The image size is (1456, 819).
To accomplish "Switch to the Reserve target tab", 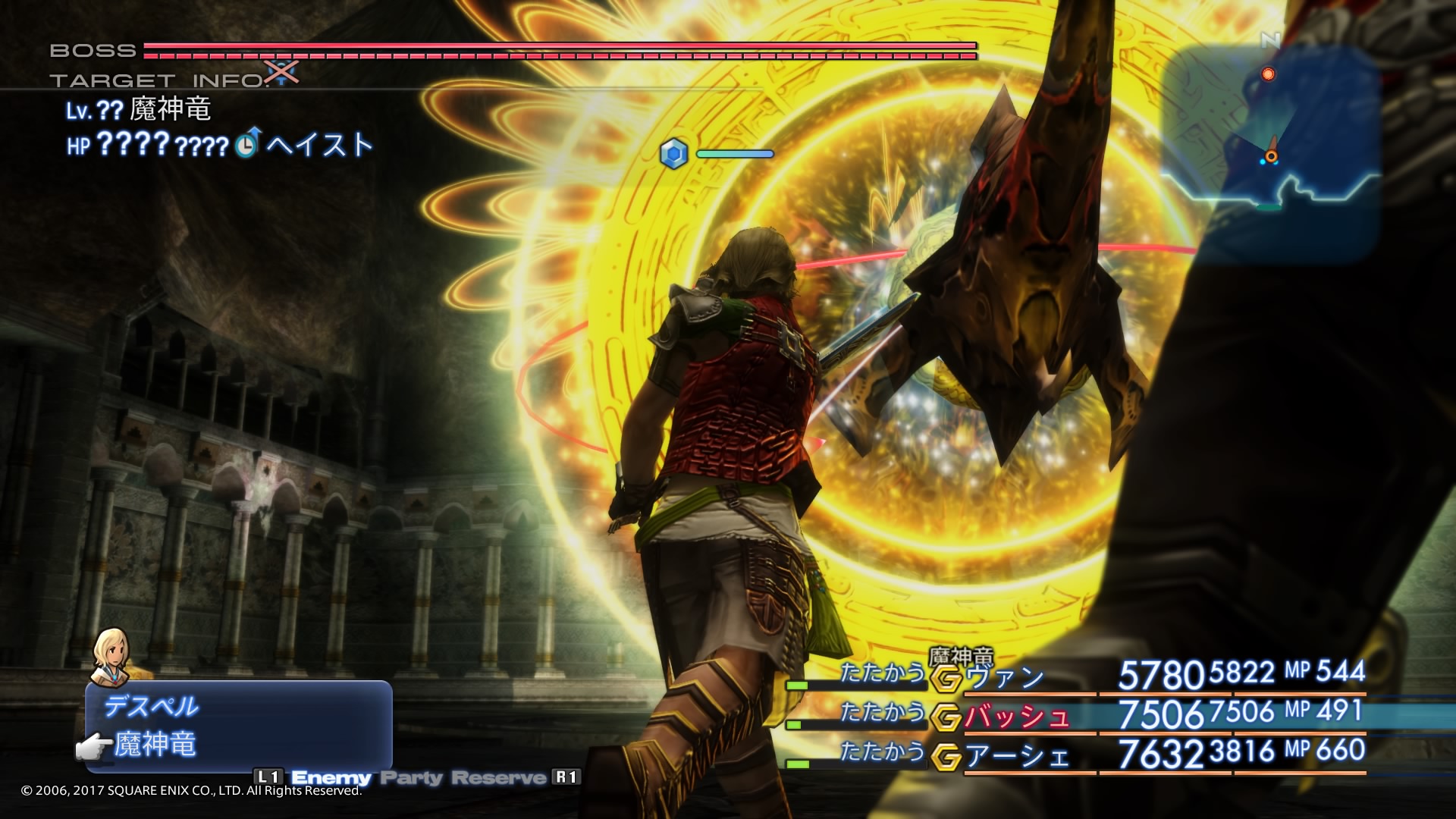I will click(498, 777).
